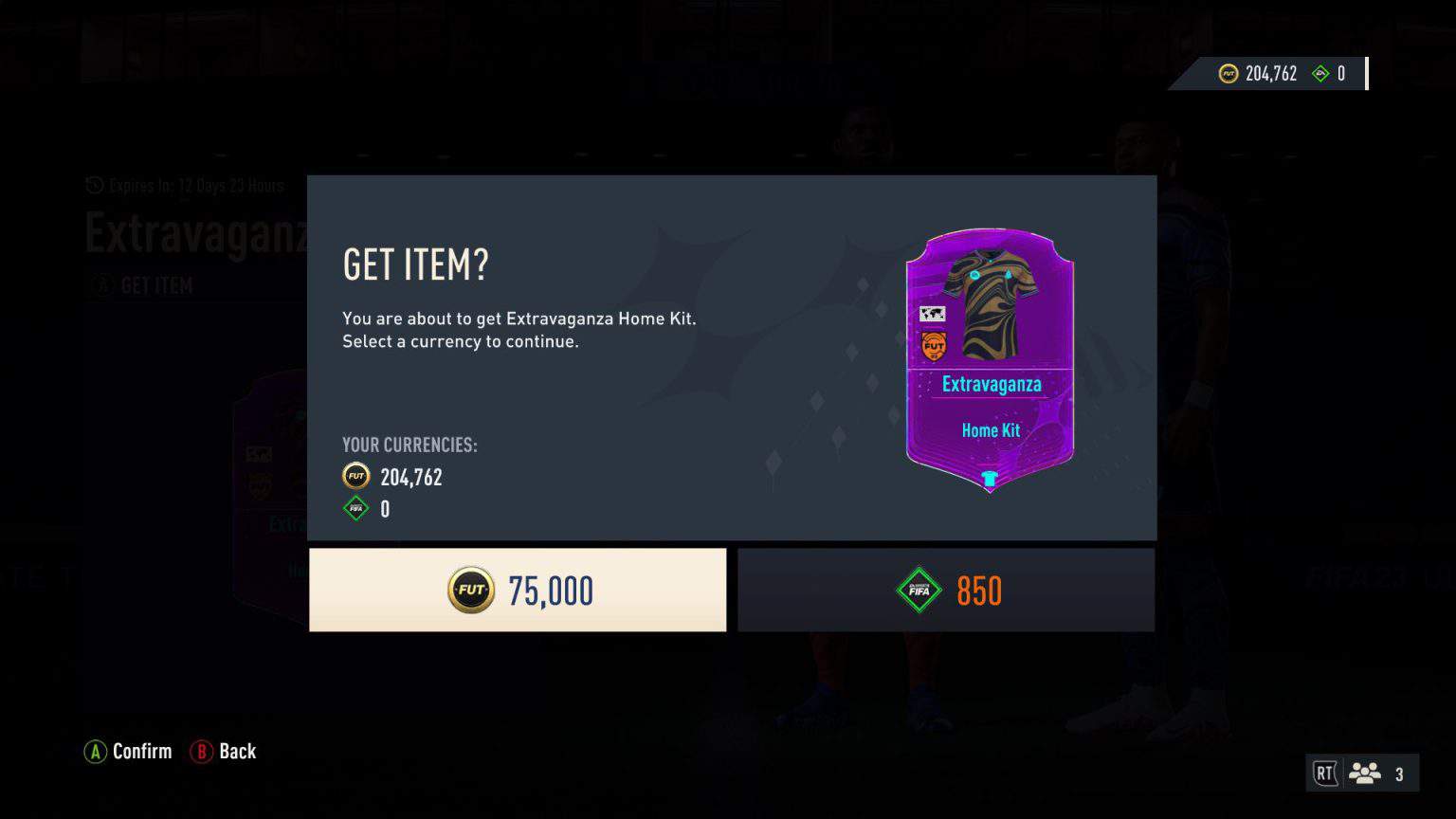Click the FIFA Points icon next to 0 balance

pyautogui.click(x=354, y=509)
